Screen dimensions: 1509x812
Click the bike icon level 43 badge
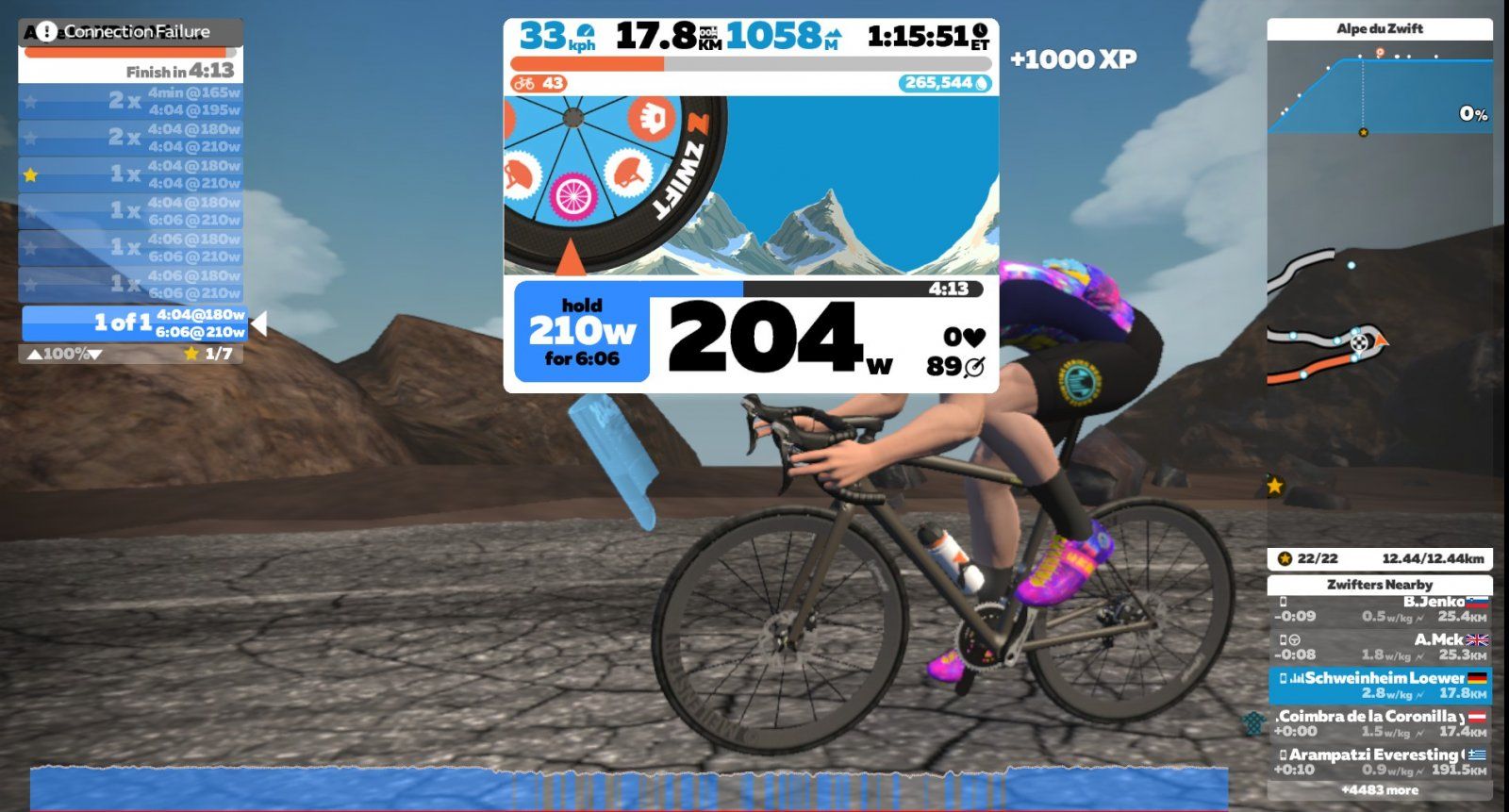tap(539, 83)
